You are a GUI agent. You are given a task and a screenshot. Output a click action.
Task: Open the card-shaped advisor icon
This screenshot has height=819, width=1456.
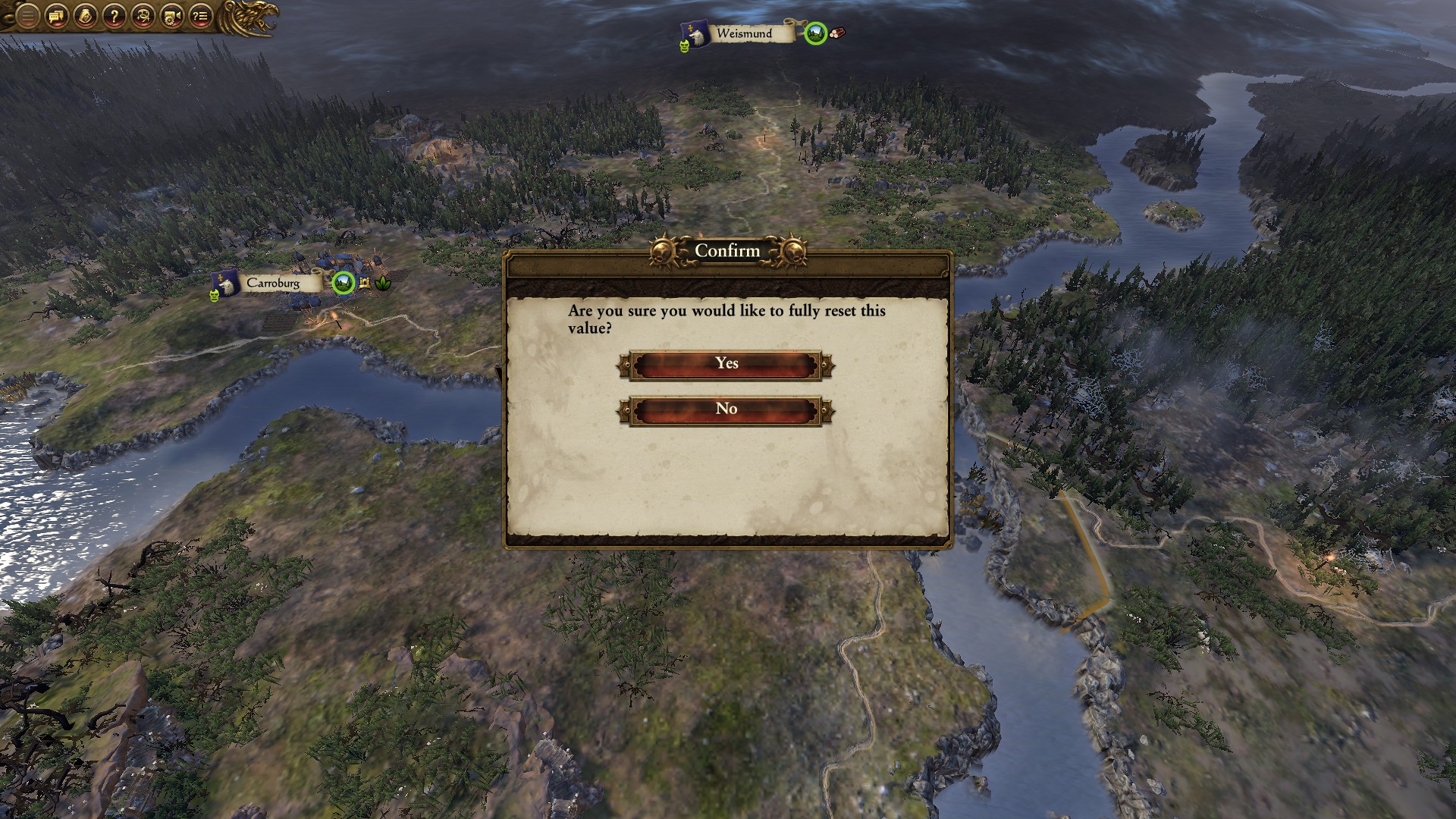pos(85,16)
